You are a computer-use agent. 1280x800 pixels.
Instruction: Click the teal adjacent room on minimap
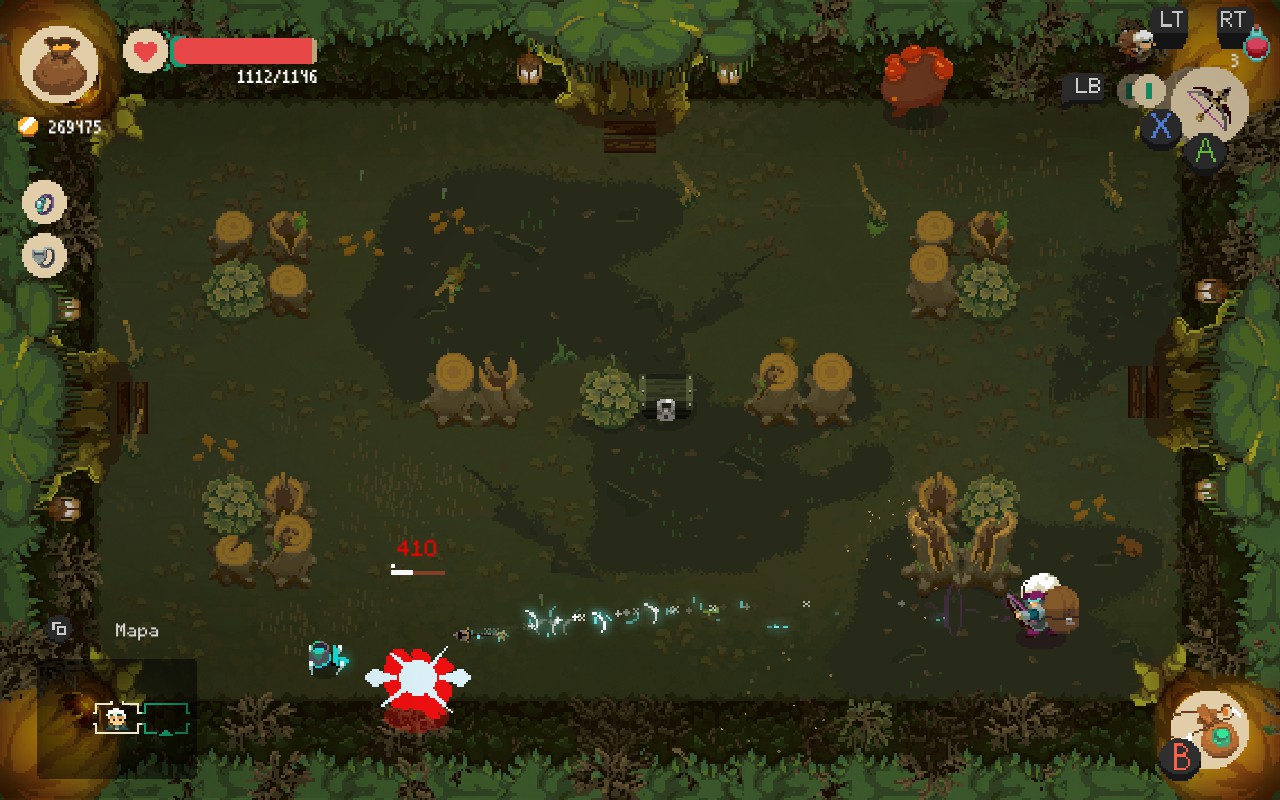click(x=165, y=717)
